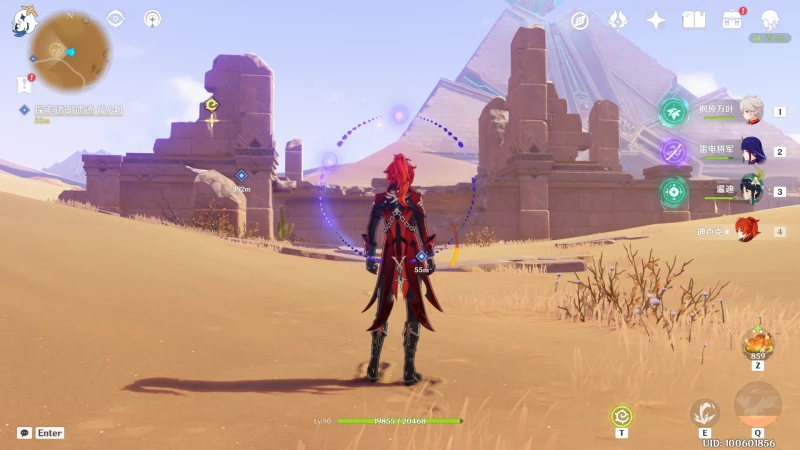Use the roast chicken food item
Image resolution: width=800 pixels, height=450 pixels.
(757, 343)
